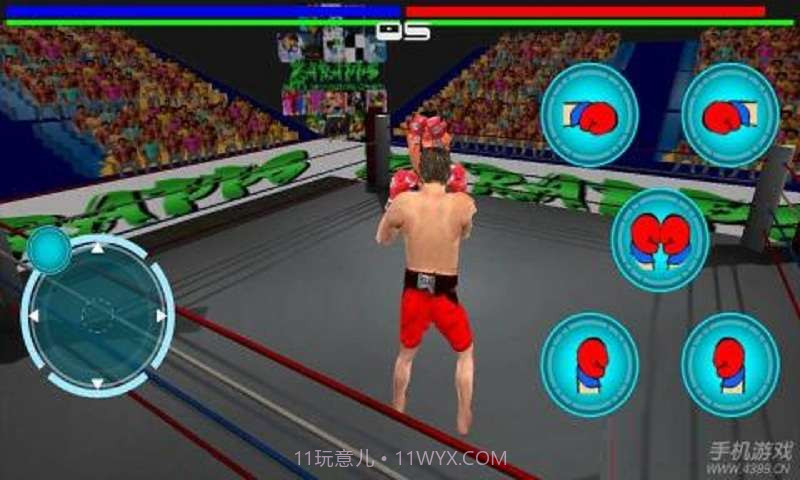Click the dotted center of the movement joystick
The image size is (800, 480).
pyautogui.click(x=97, y=316)
